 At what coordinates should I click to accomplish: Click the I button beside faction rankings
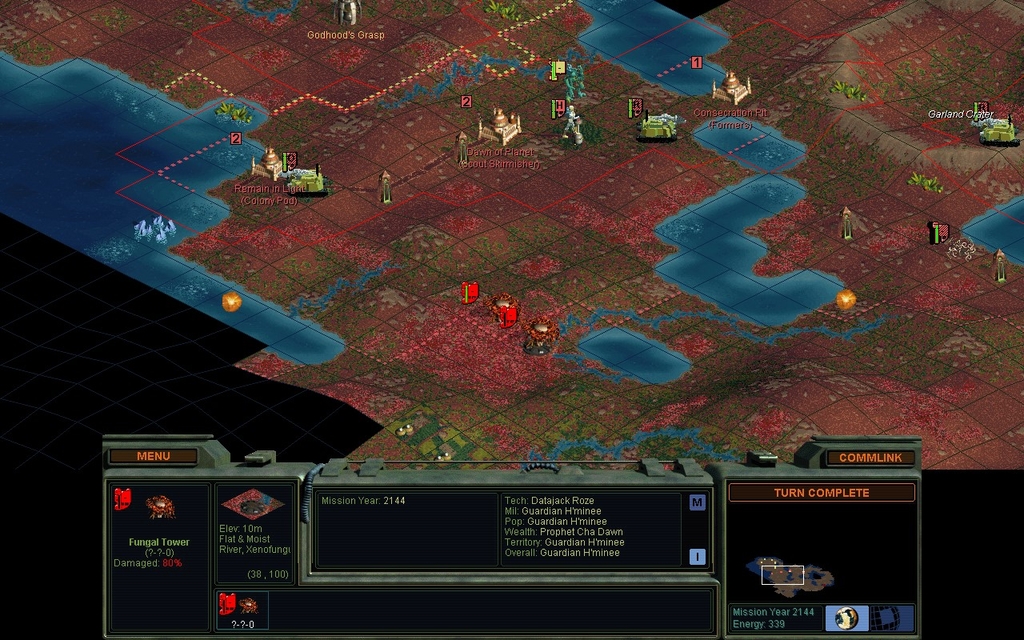(x=697, y=557)
